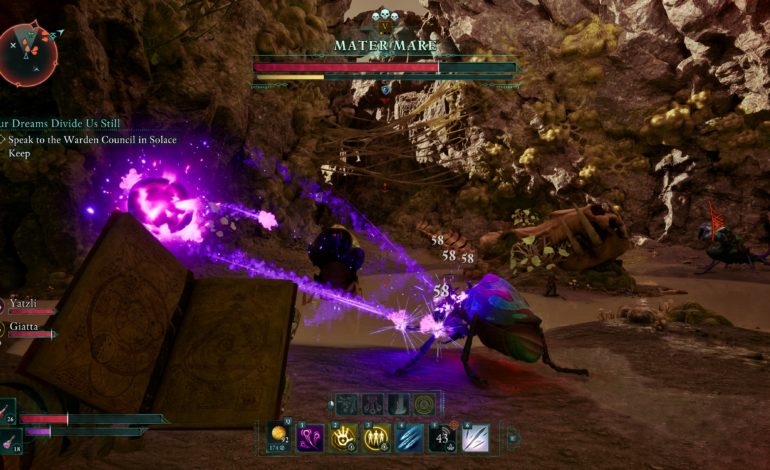The image size is (770, 470).
Task: Select the ability slot showing 43 cooldown
Action: tap(443, 437)
